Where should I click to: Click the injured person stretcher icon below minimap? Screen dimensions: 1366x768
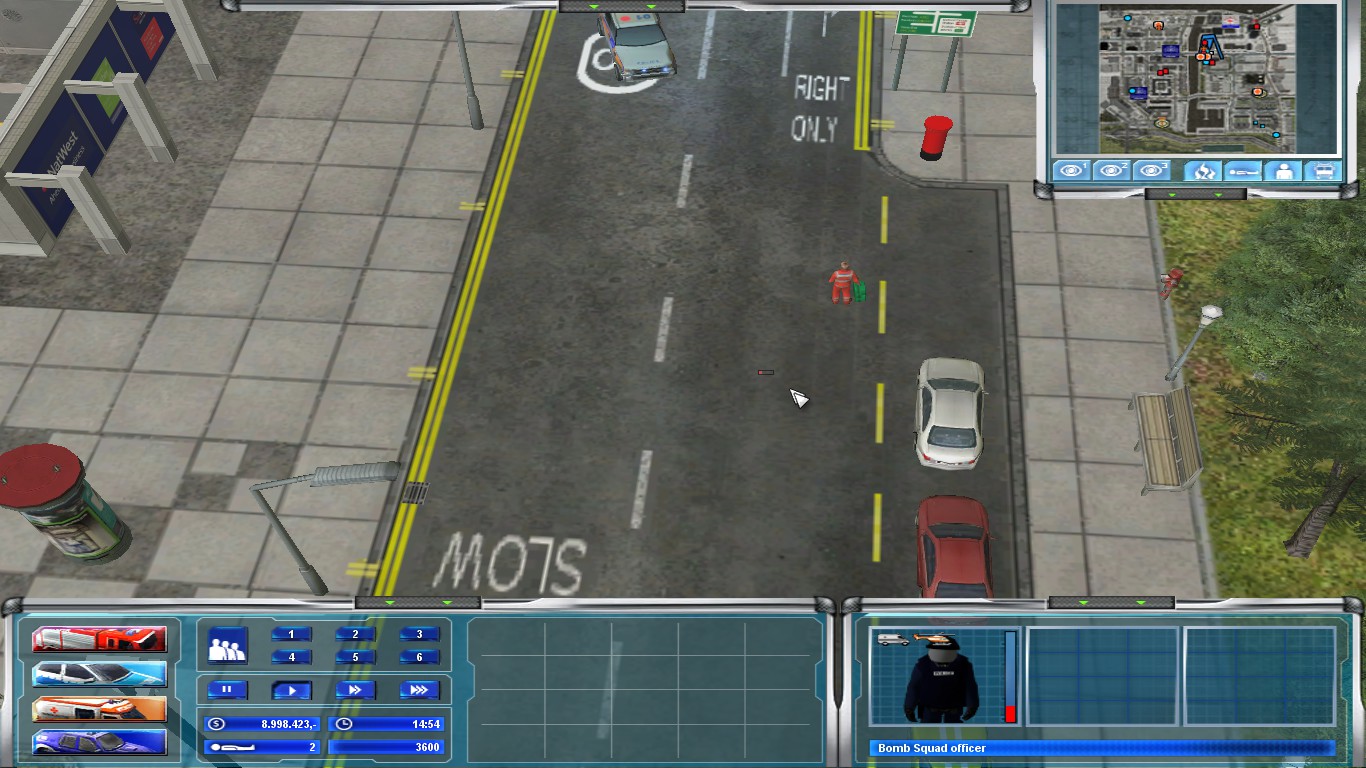1243,171
